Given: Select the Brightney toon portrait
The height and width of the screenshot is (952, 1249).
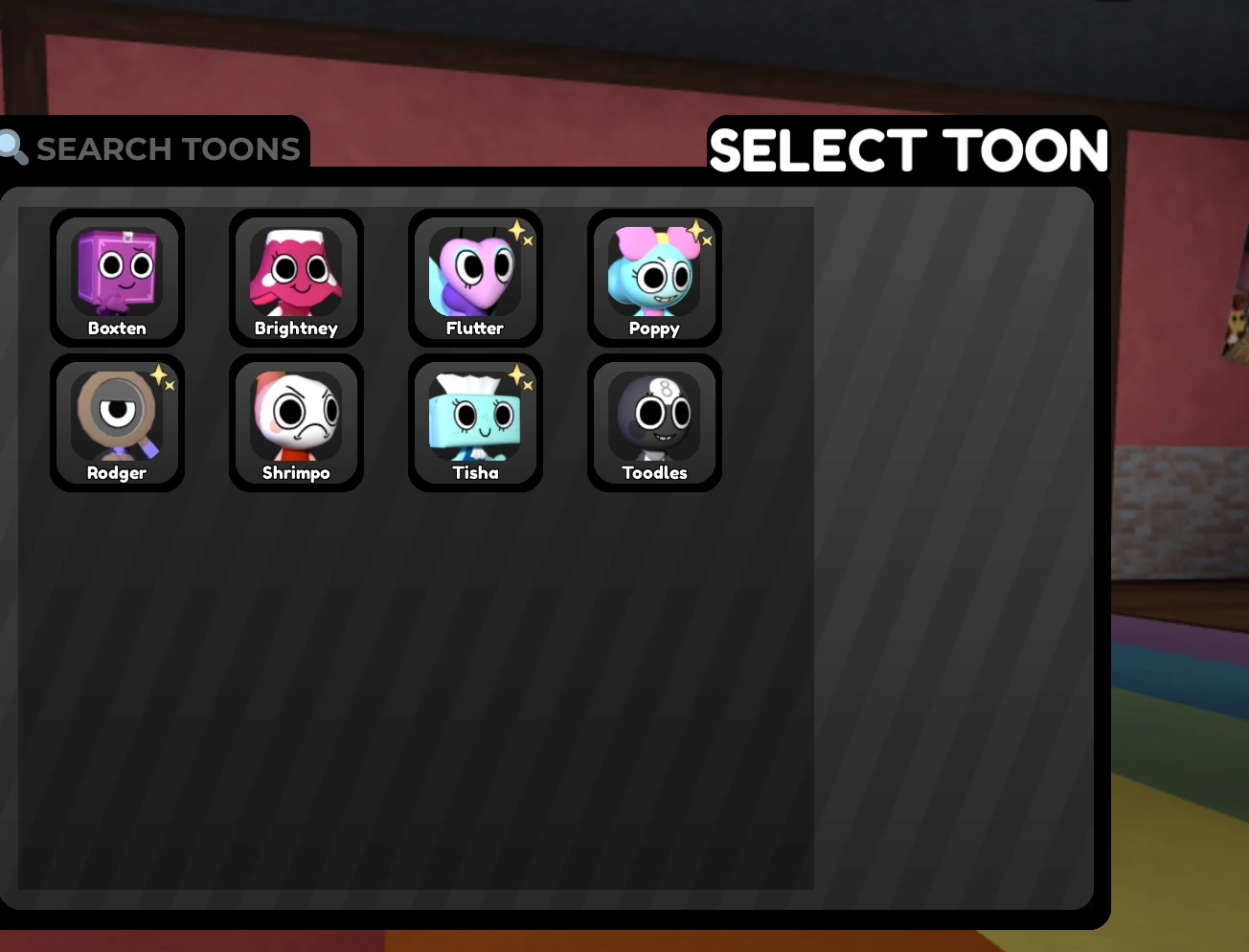Looking at the screenshot, I should coord(296,273).
